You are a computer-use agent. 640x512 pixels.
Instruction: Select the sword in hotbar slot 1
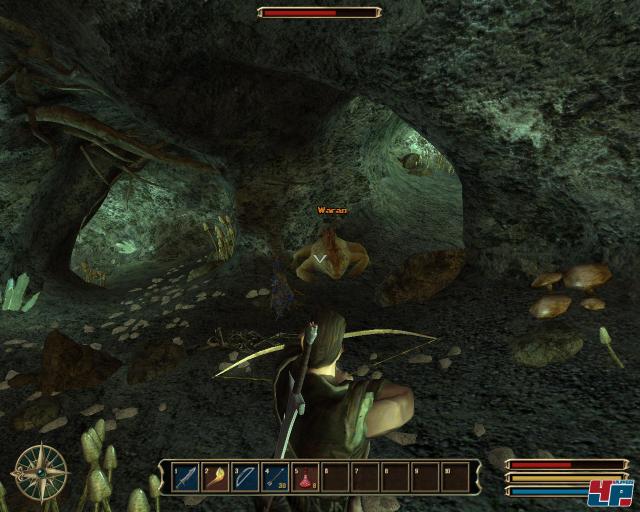tap(187, 478)
